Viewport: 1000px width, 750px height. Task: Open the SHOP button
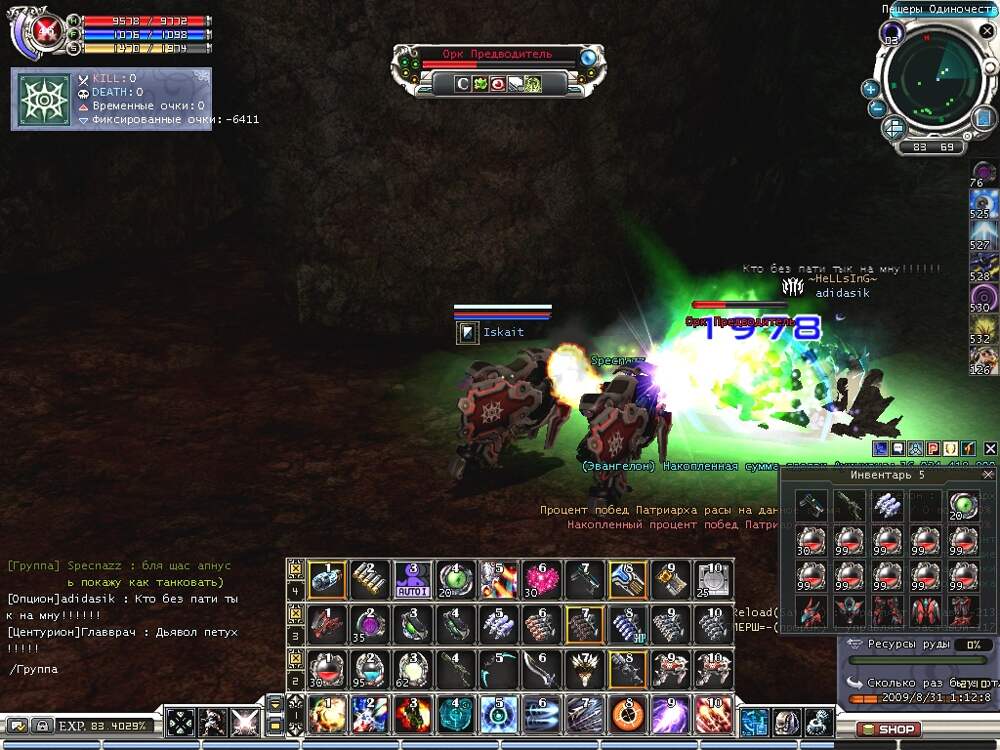coord(888,729)
